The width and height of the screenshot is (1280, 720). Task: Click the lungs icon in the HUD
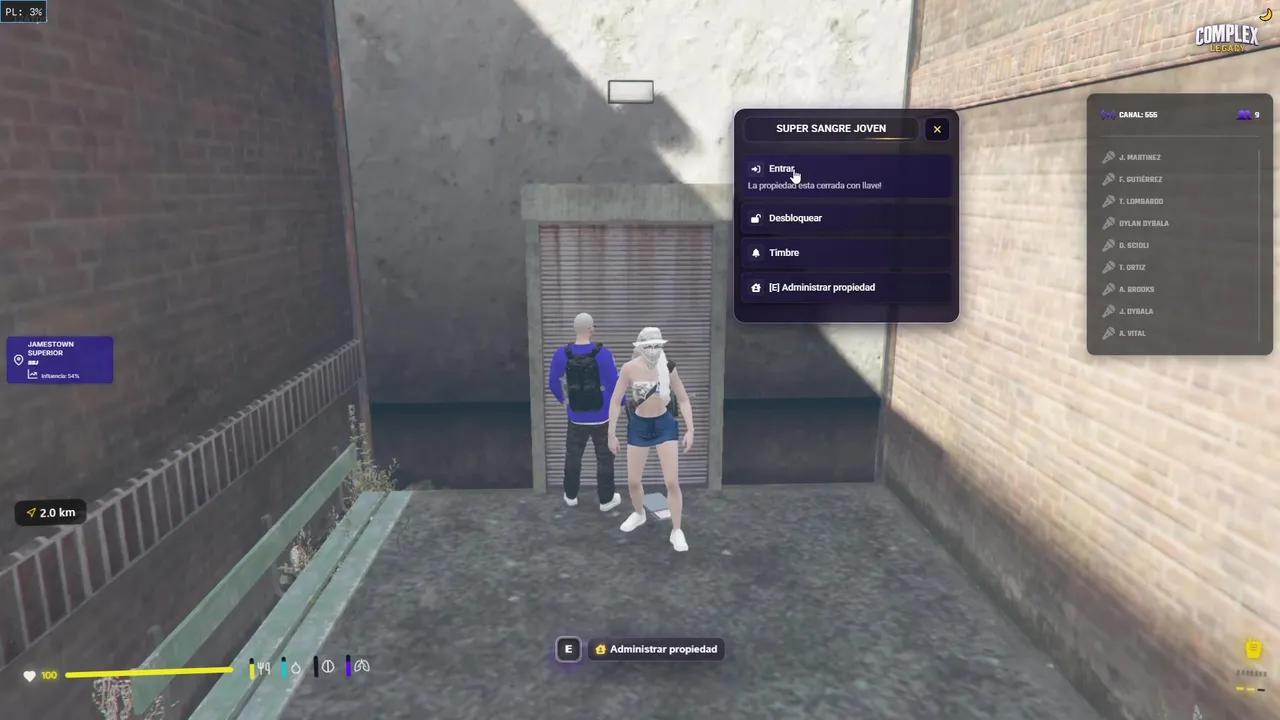click(362, 667)
